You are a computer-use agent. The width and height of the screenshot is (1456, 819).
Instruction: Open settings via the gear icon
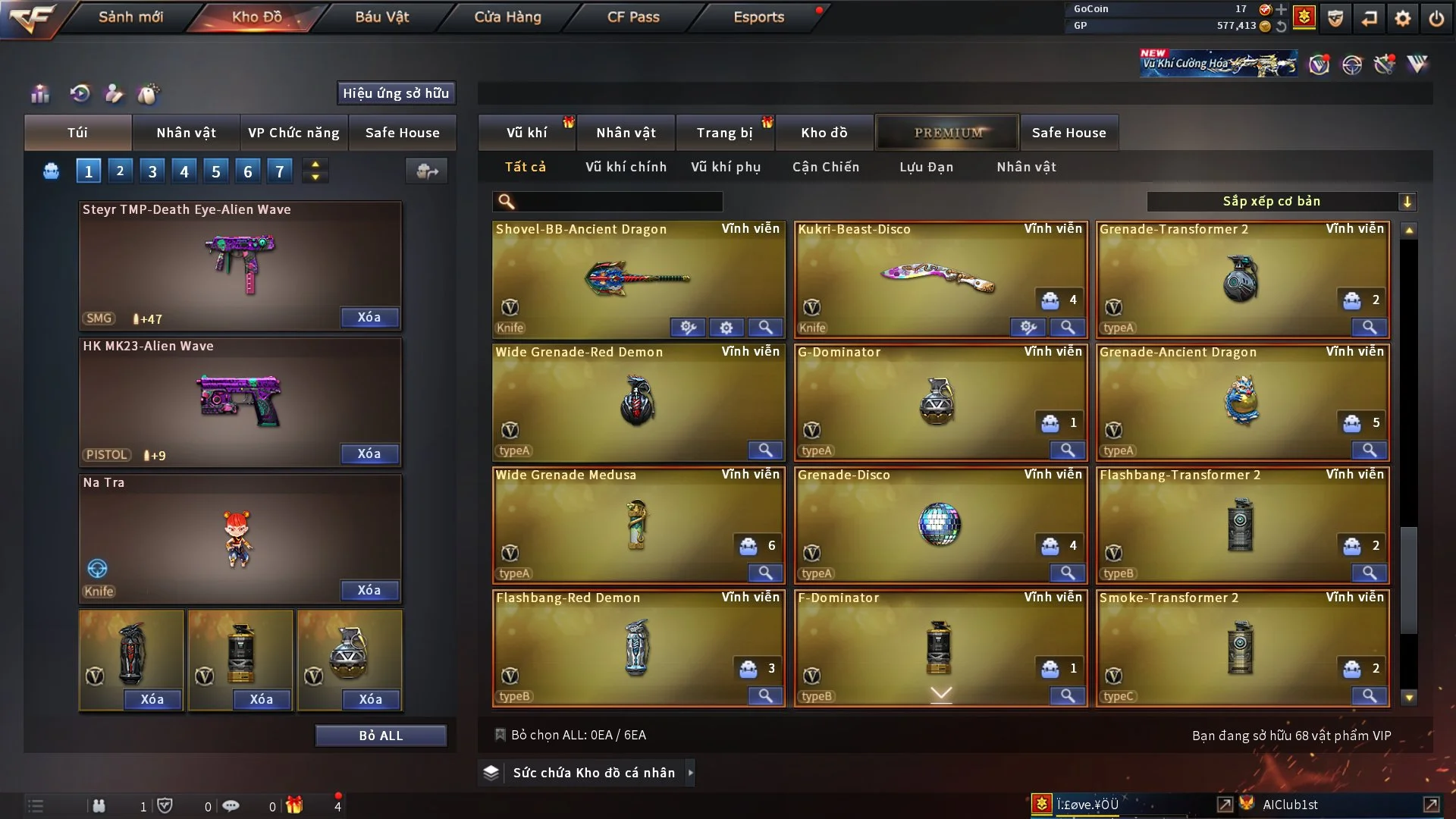tap(1403, 18)
